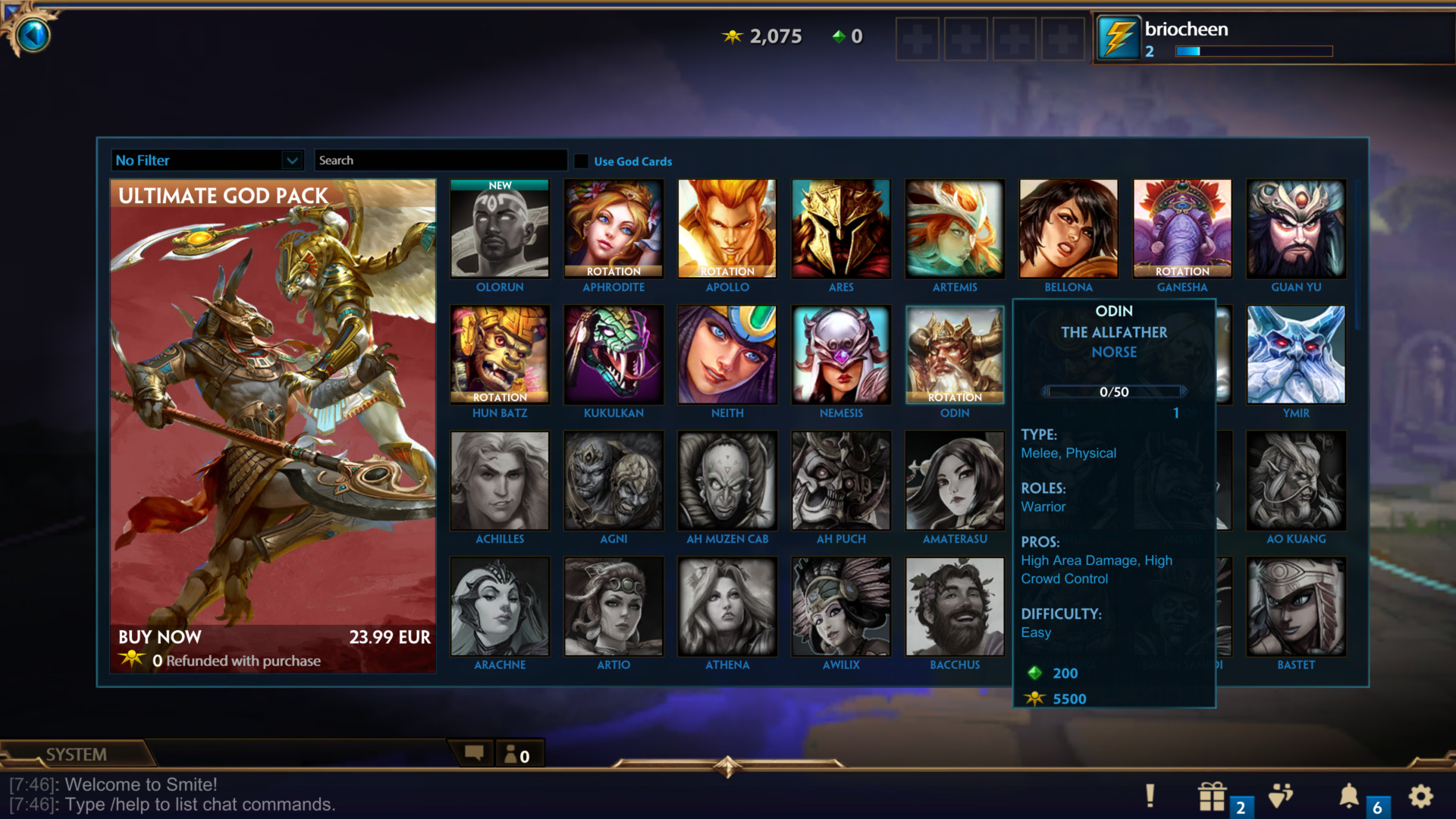This screenshot has height=819, width=1456.
Task: Open chat with the speech bubble icon
Action: point(475,753)
